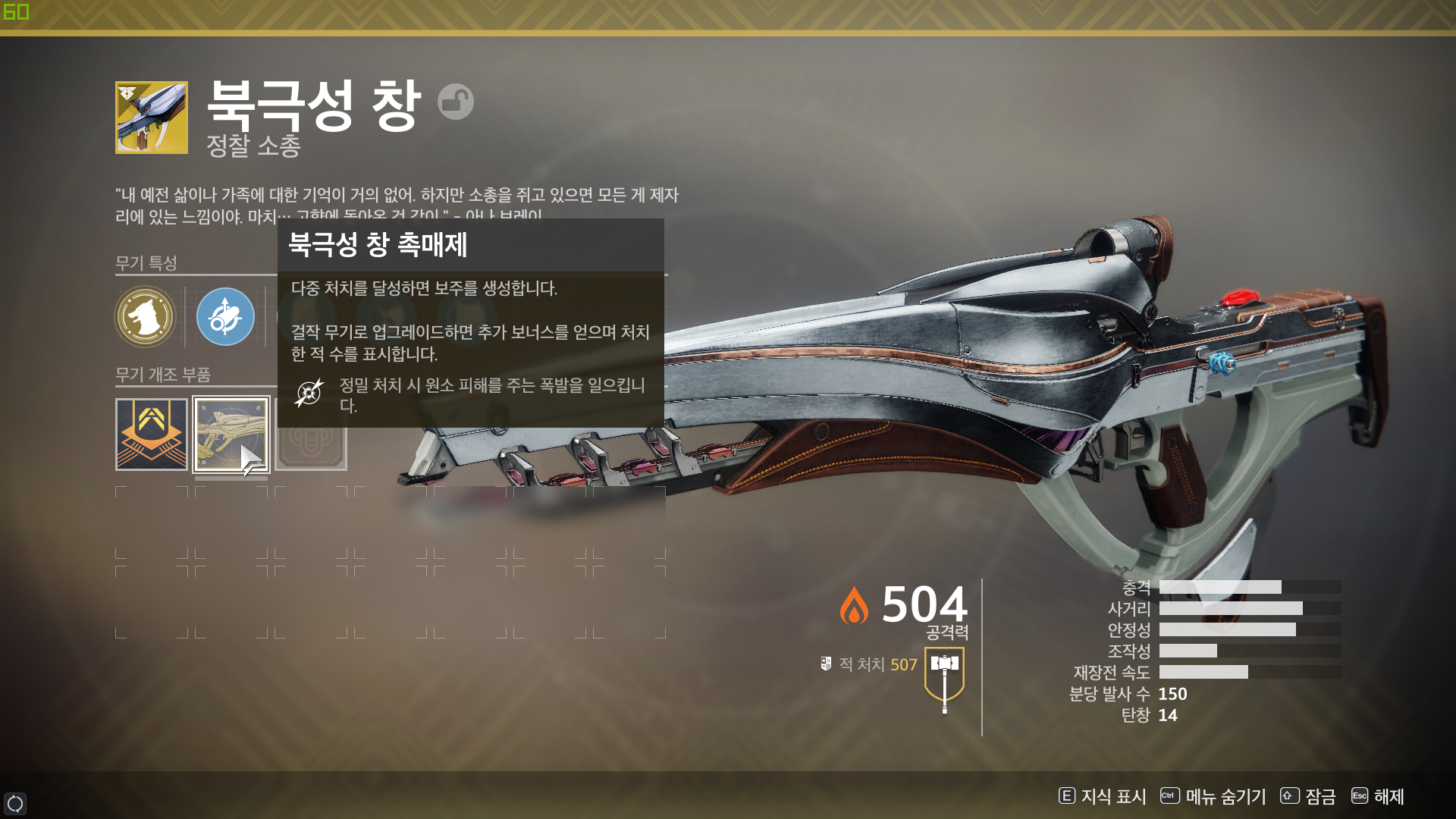Open the orange chevron weapon mod slot
1456x819 pixels.
click(x=152, y=435)
